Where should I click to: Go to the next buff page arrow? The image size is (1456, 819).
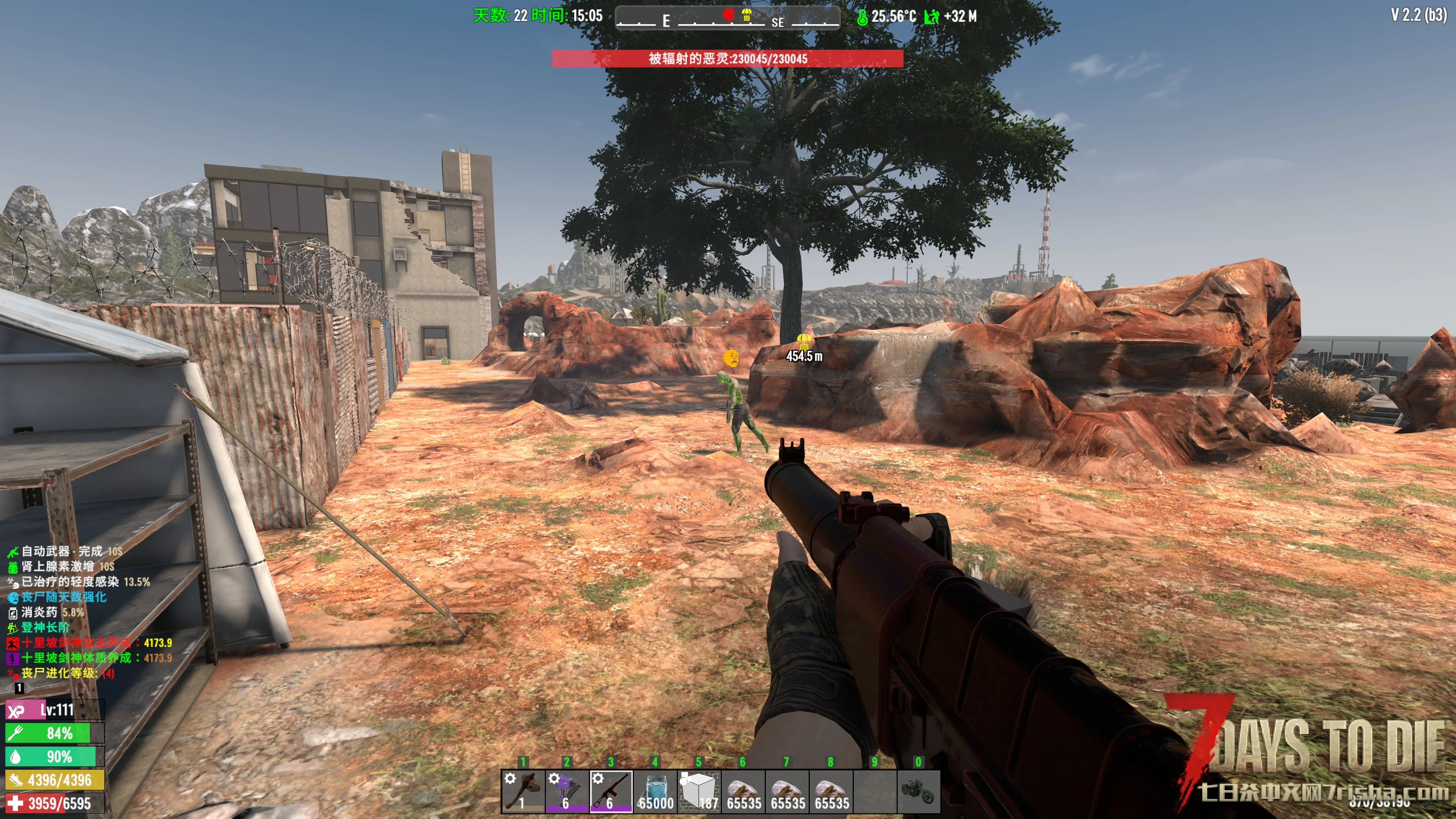[x=30, y=688]
